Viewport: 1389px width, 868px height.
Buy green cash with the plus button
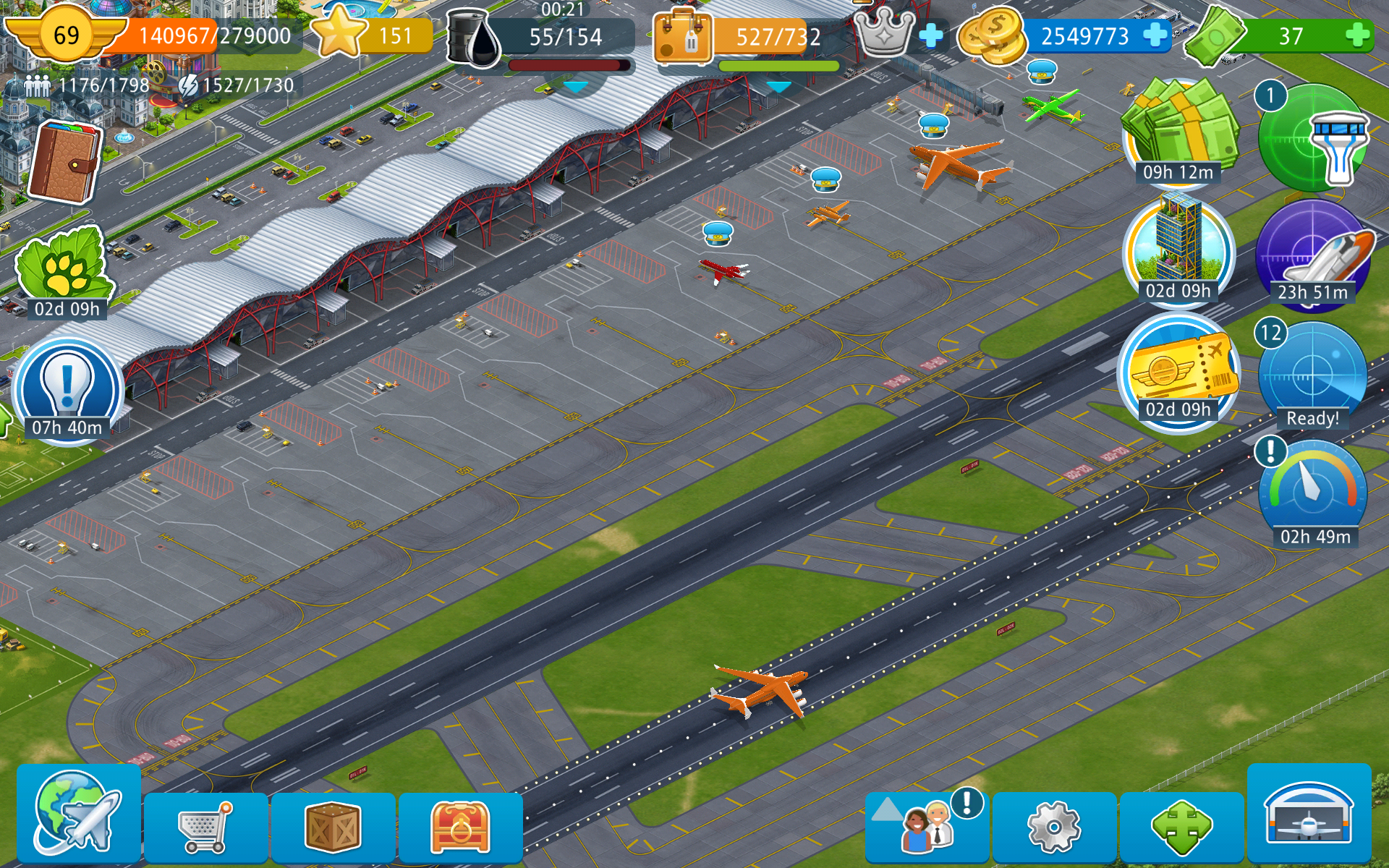(1358, 35)
